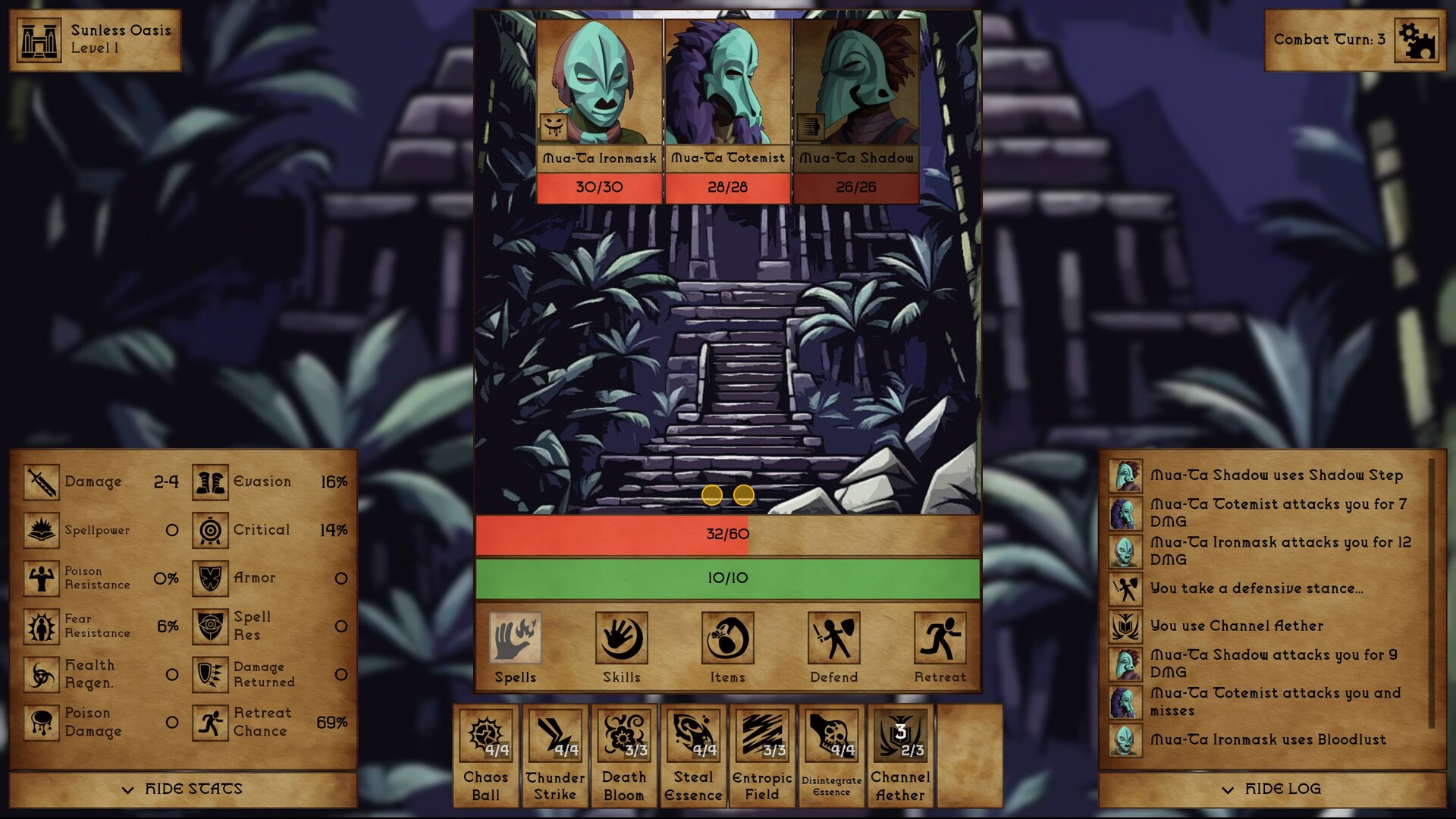
Task: Collapse the combat log via Hide Log
Action: tap(1271, 789)
